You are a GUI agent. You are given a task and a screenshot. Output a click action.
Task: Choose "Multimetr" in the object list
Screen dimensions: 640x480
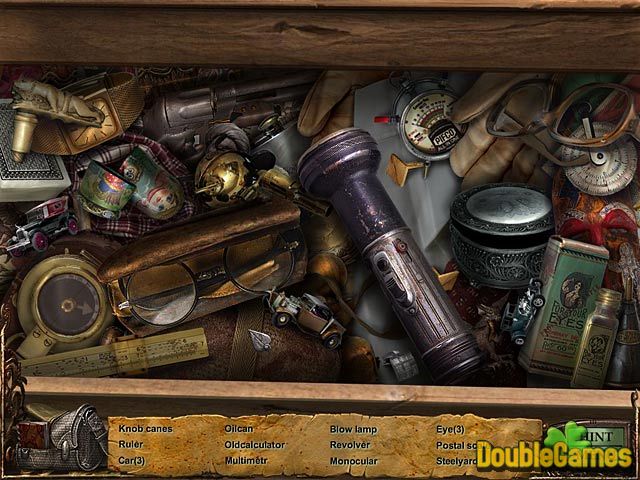[x=246, y=461]
